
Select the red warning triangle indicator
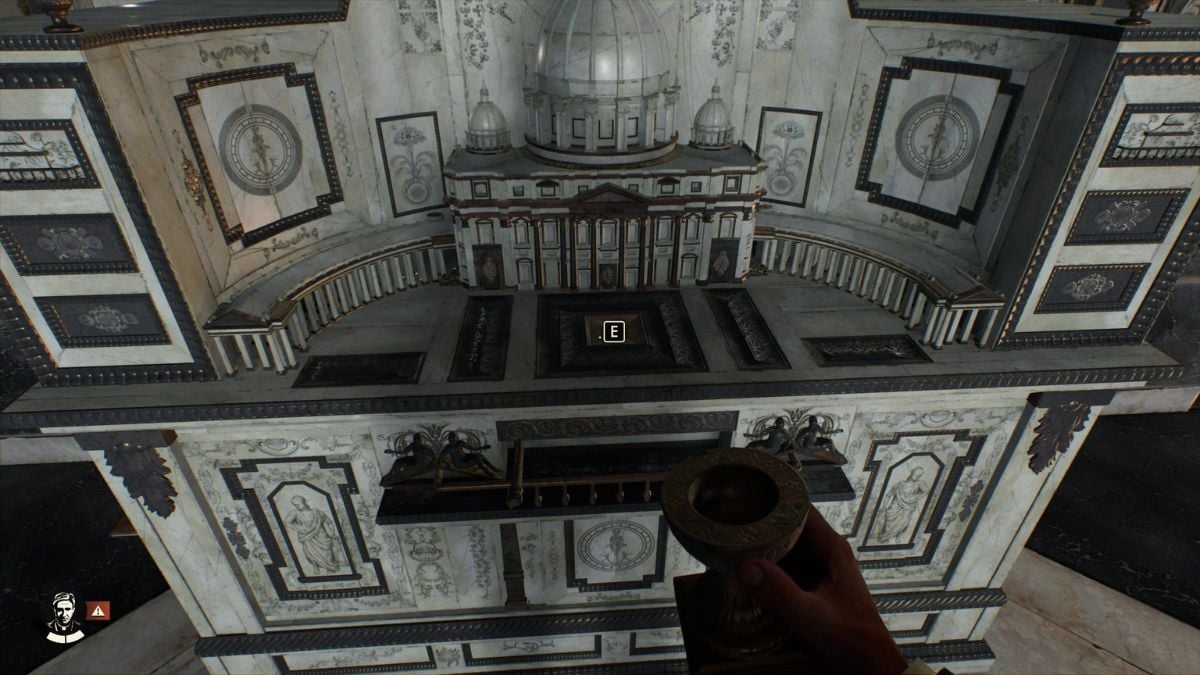tap(98, 609)
